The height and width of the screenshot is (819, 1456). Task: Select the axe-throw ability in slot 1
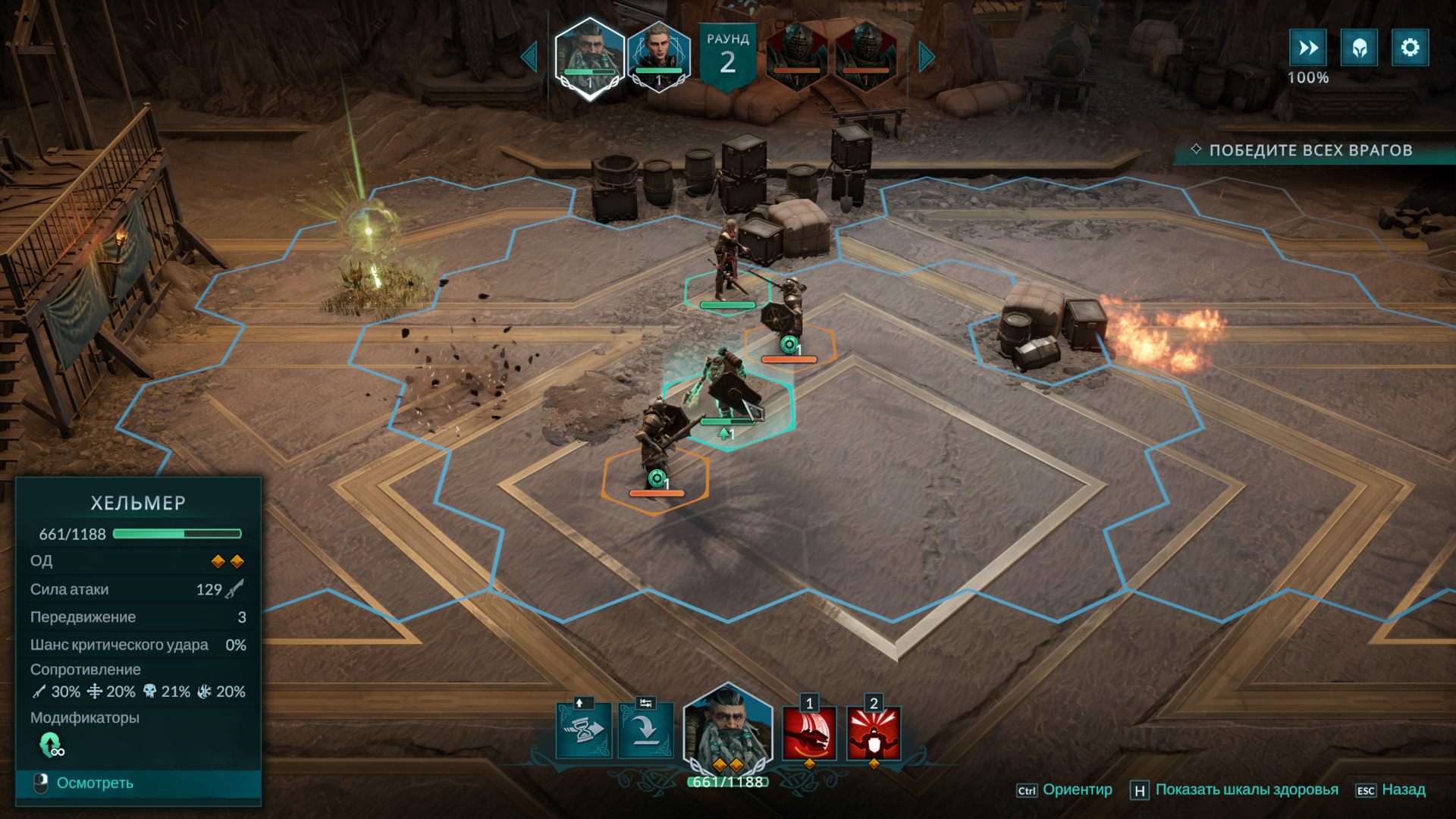coord(808,733)
